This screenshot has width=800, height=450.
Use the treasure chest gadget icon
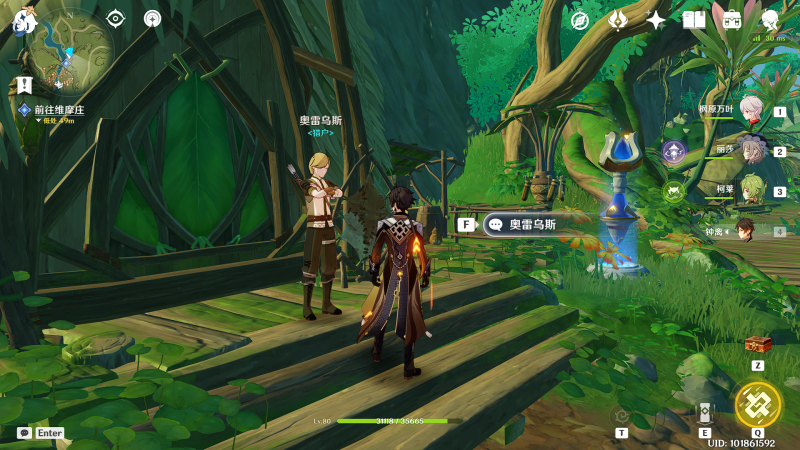758,344
